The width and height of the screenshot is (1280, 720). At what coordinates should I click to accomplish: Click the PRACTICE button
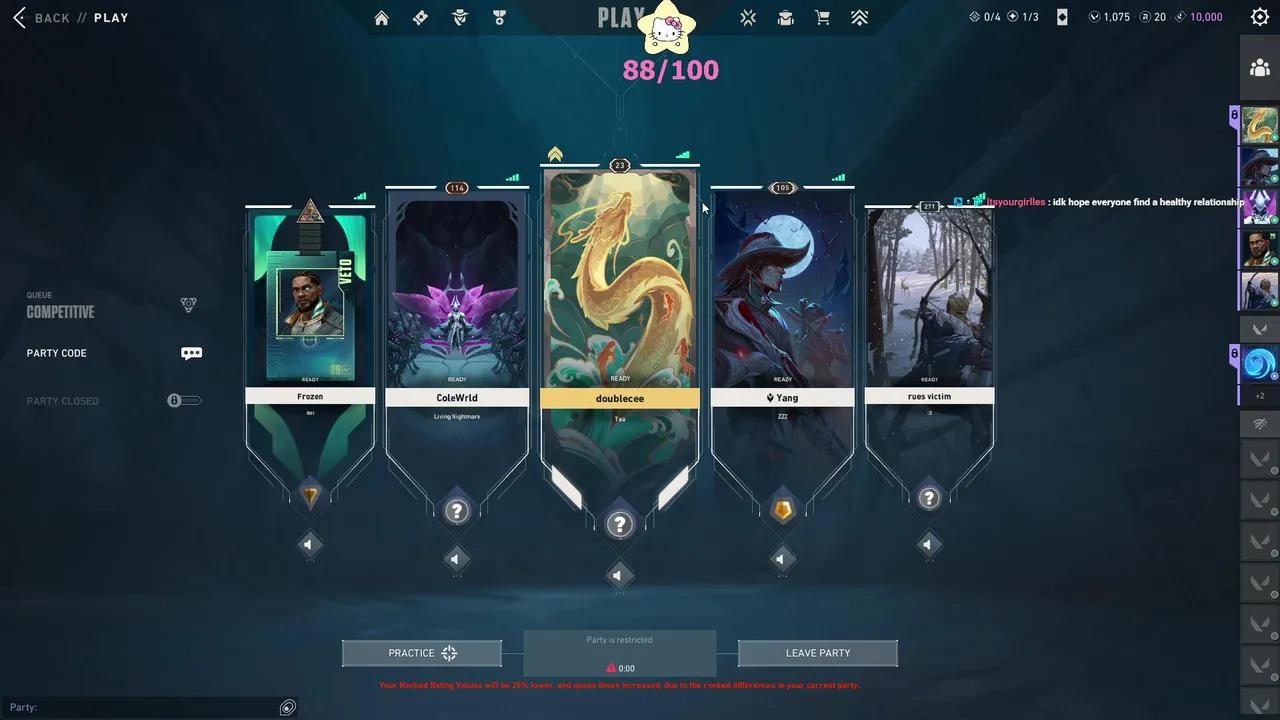click(x=421, y=652)
